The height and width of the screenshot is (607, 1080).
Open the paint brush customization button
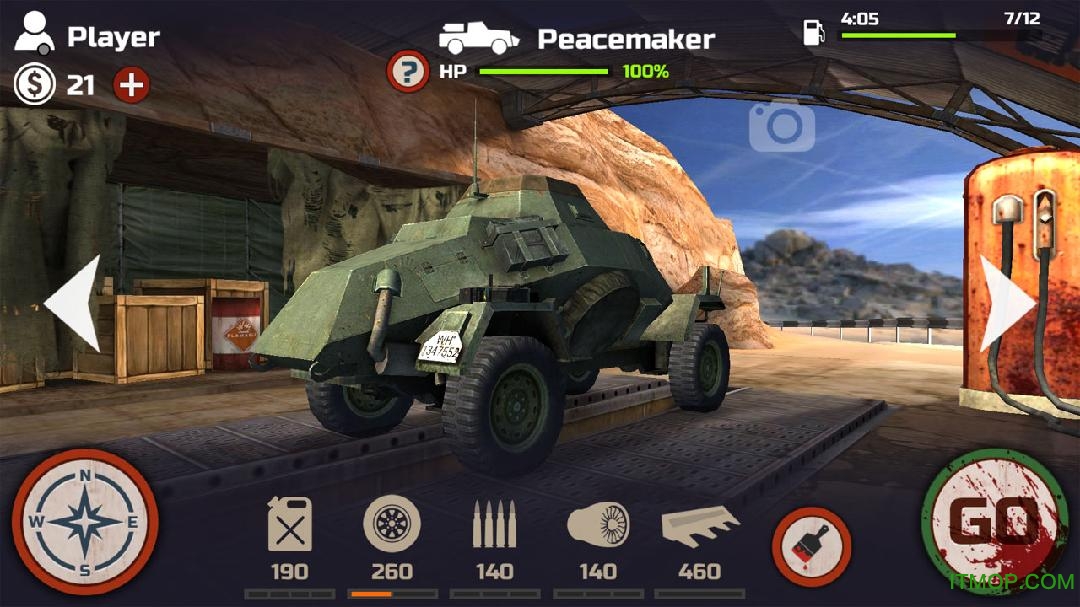pos(811,547)
